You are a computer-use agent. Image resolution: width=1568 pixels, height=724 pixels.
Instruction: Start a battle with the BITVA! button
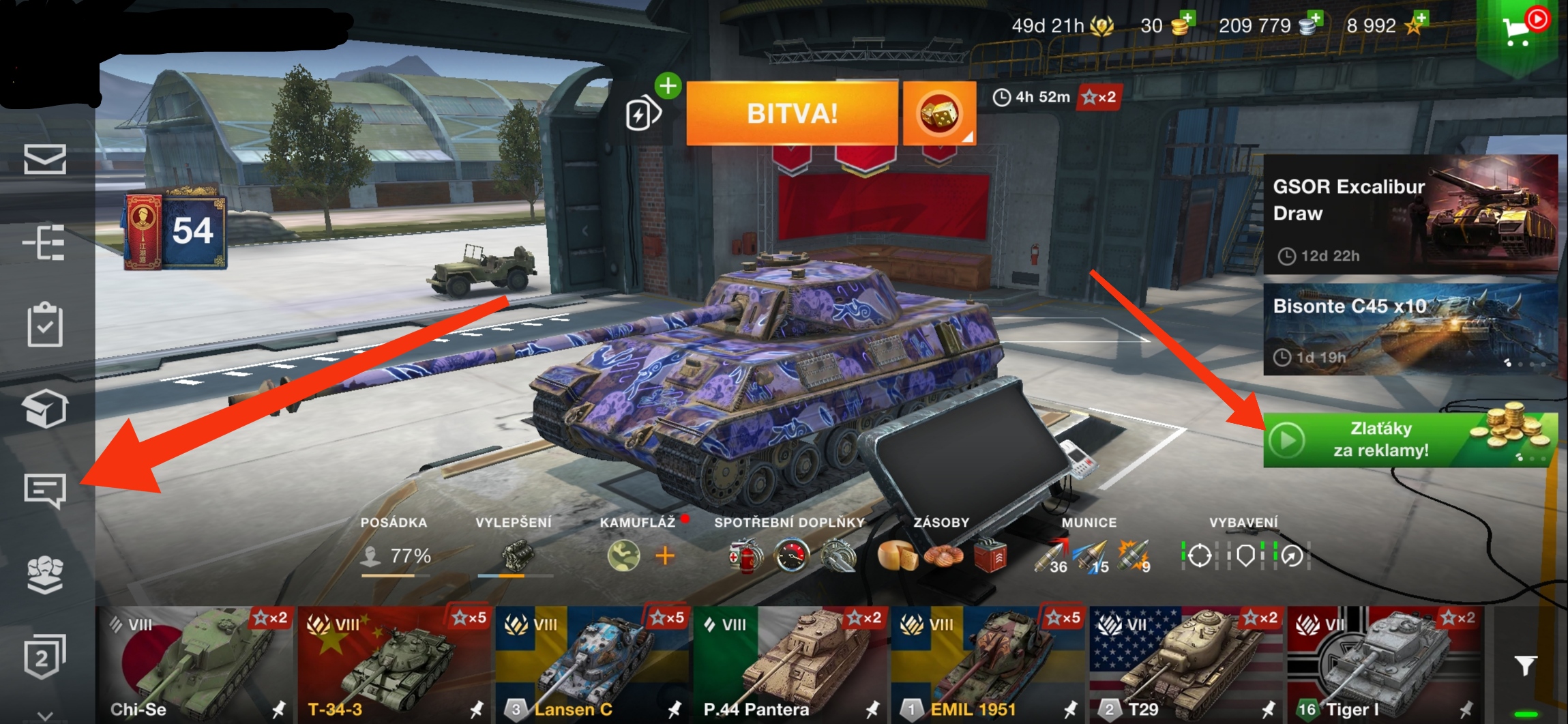pyautogui.click(x=791, y=113)
